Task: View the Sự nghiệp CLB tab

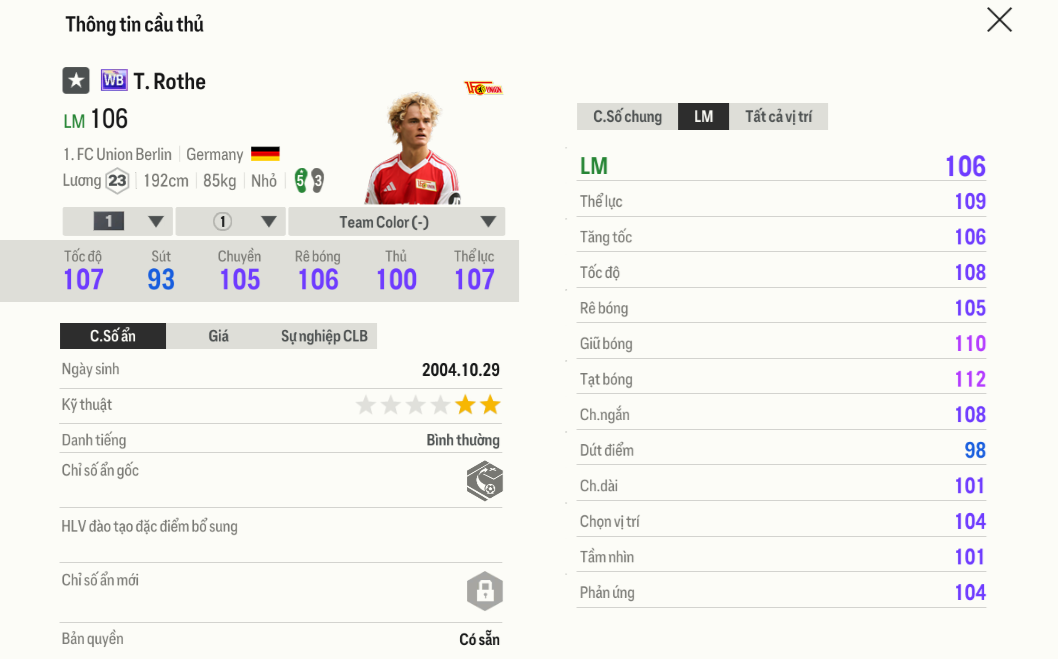Action: pos(324,336)
